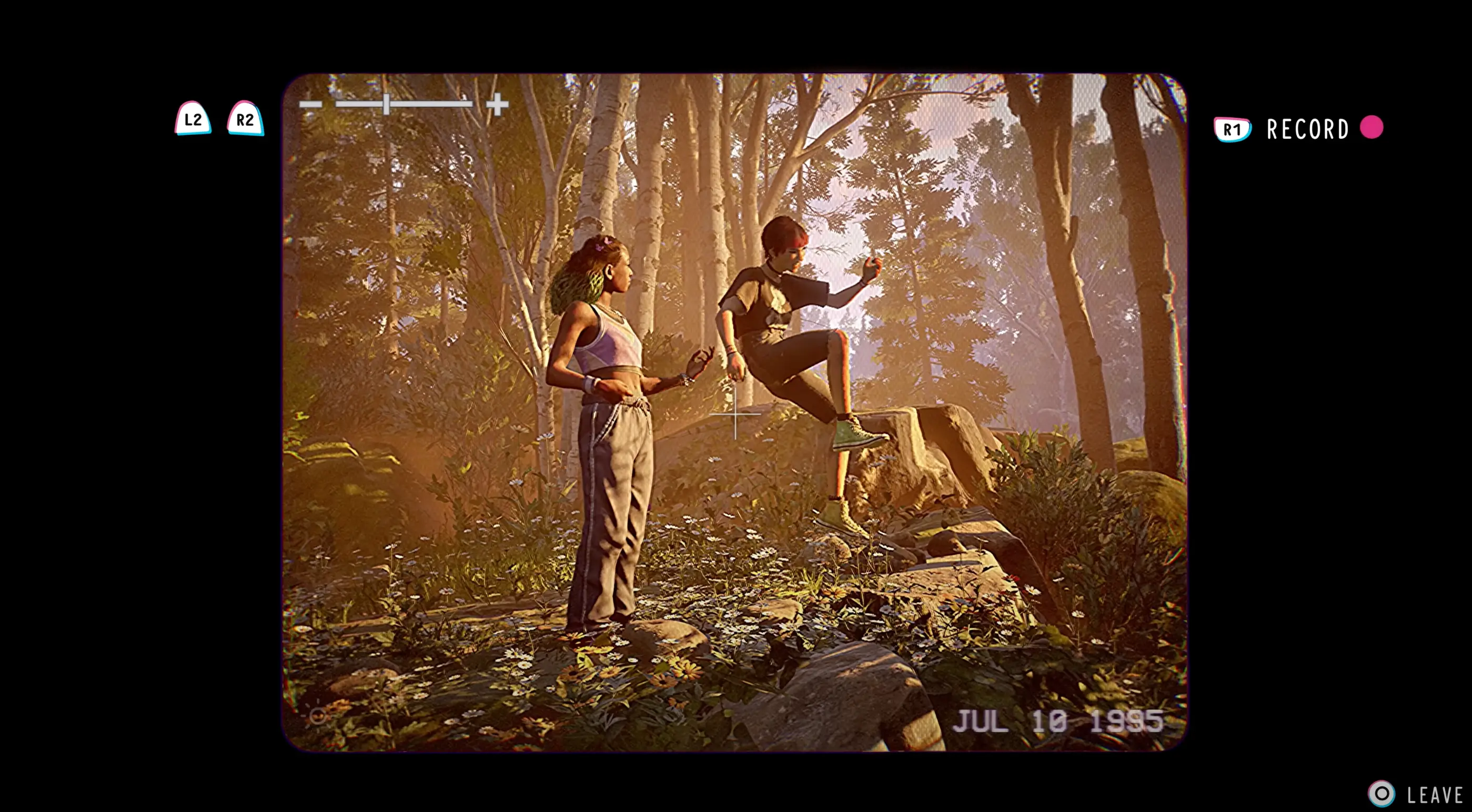Start recording with the RECORD label
This screenshot has height=812, width=1472.
1307,129
